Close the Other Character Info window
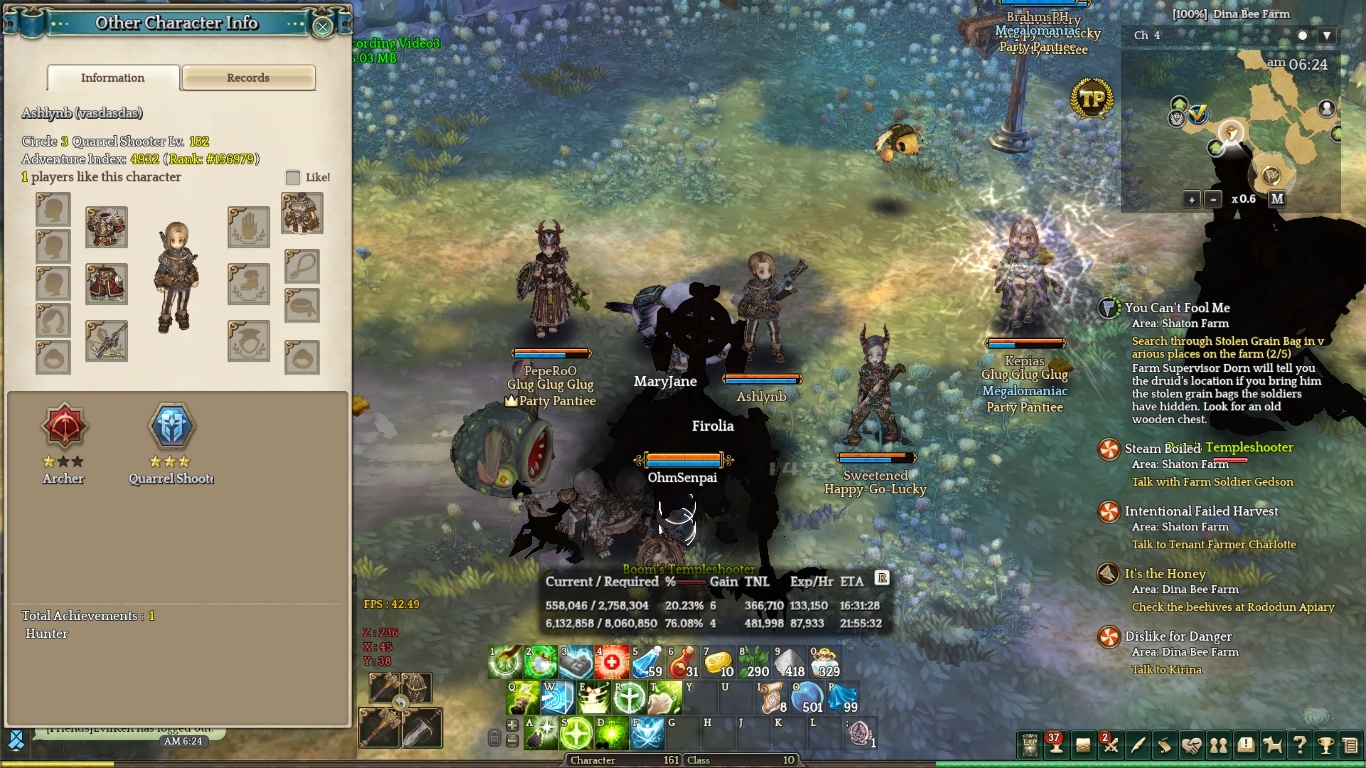Viewport: 1366px width, 768px height. pos(323,27)
